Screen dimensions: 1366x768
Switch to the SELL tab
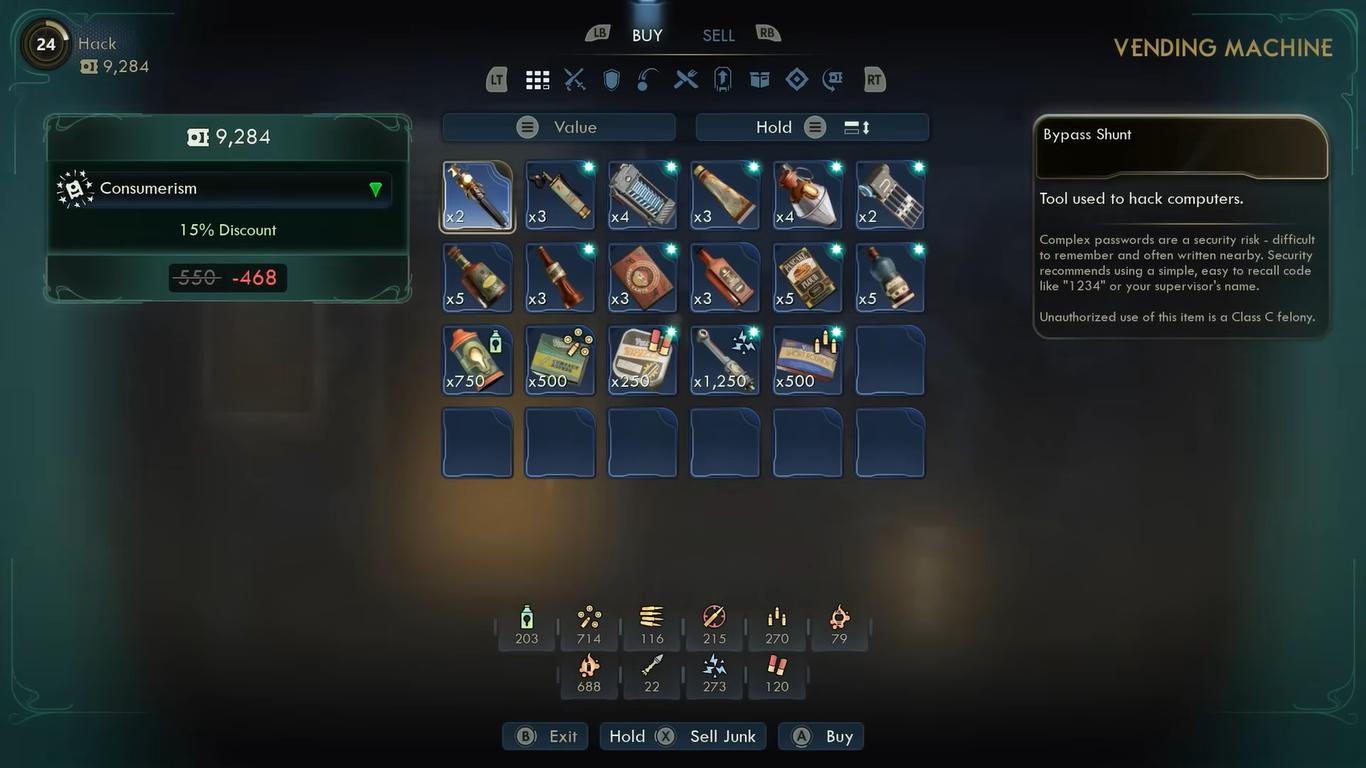click(718, 35)
